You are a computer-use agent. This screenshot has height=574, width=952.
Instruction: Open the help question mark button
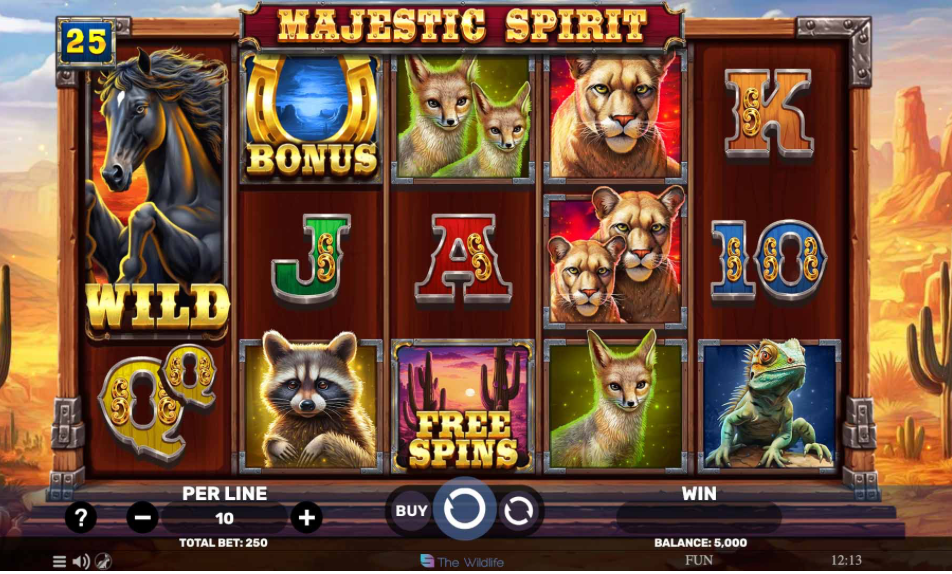[80, 517]
